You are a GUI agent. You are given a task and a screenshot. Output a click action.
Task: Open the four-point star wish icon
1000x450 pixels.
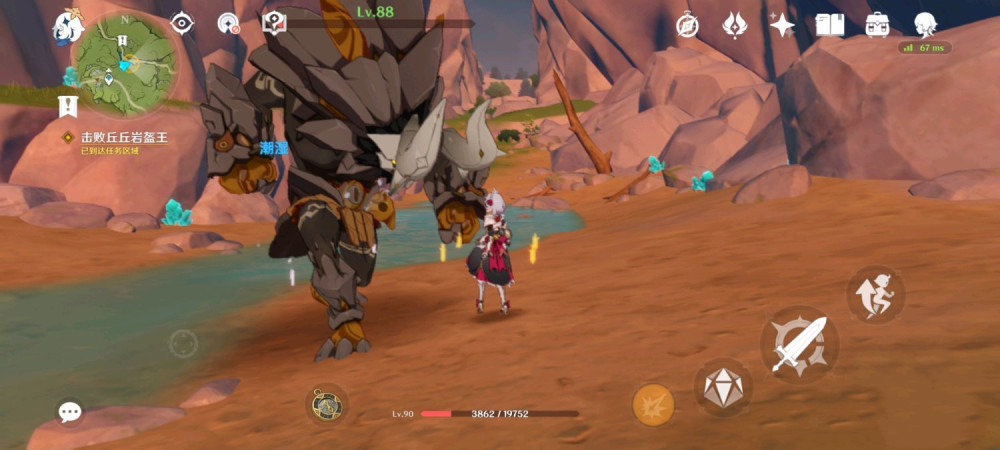782,25
